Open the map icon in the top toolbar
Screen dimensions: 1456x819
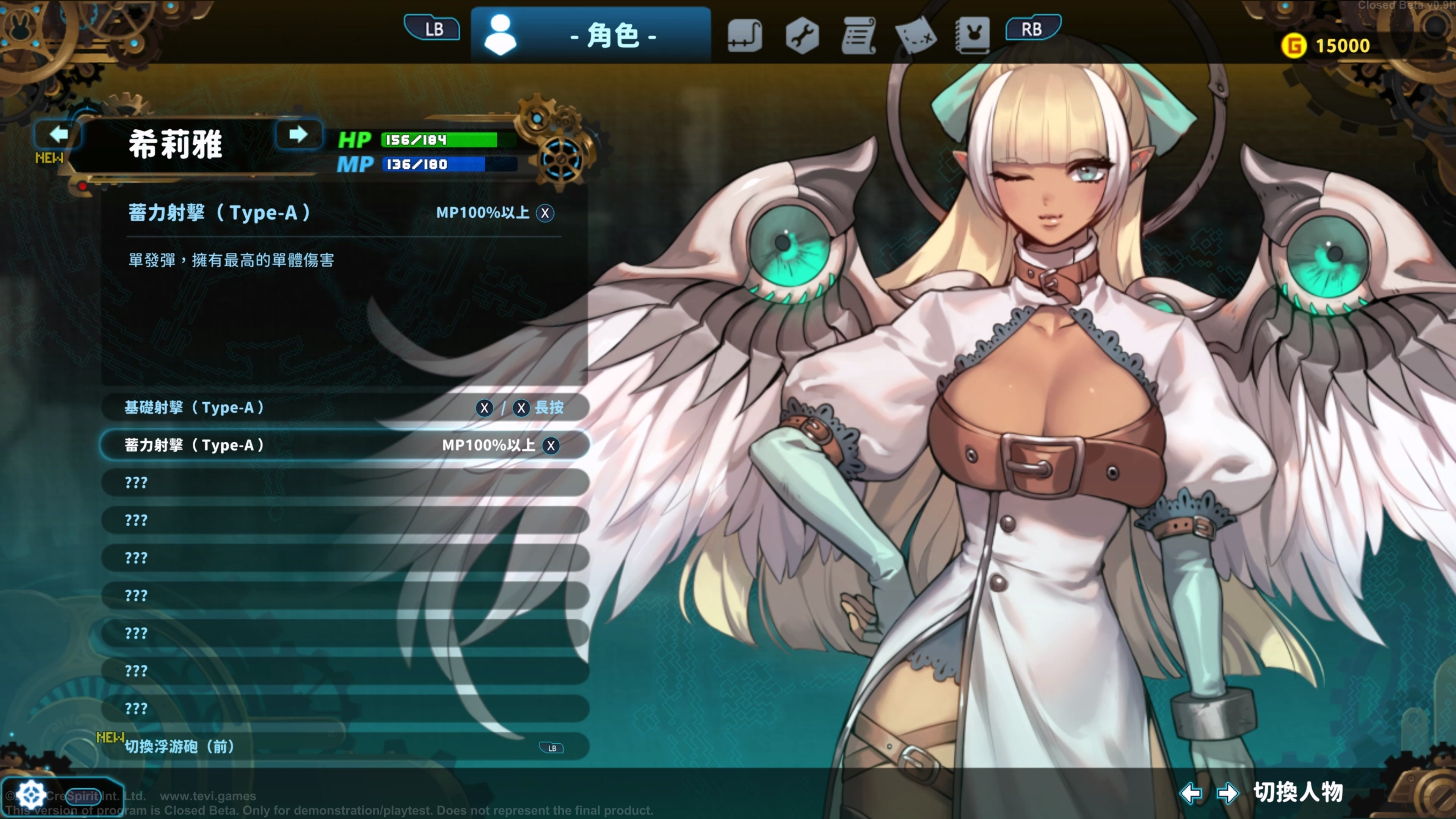coord(744,36)
